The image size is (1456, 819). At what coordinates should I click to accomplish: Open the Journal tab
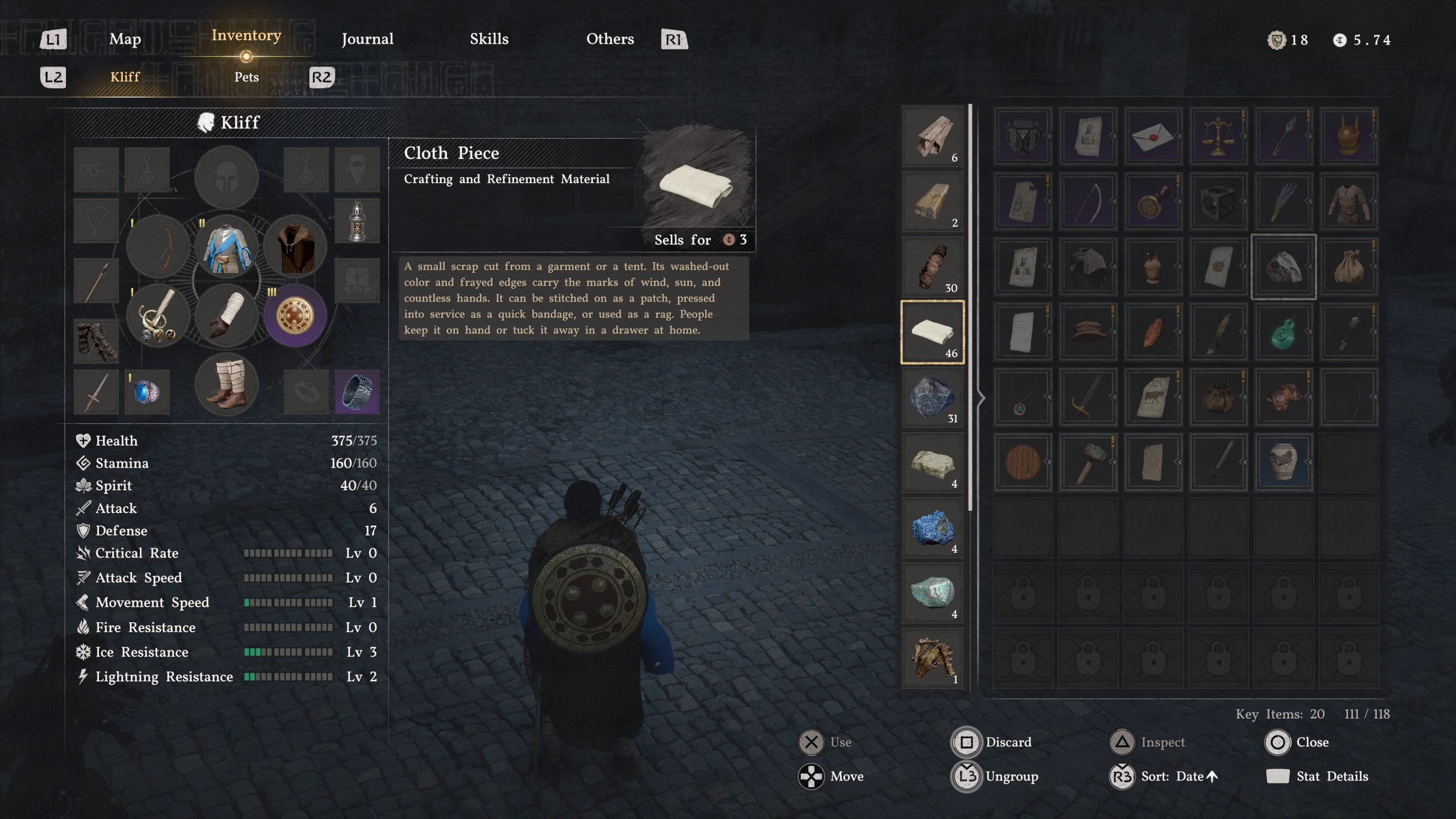coord(367,39)
